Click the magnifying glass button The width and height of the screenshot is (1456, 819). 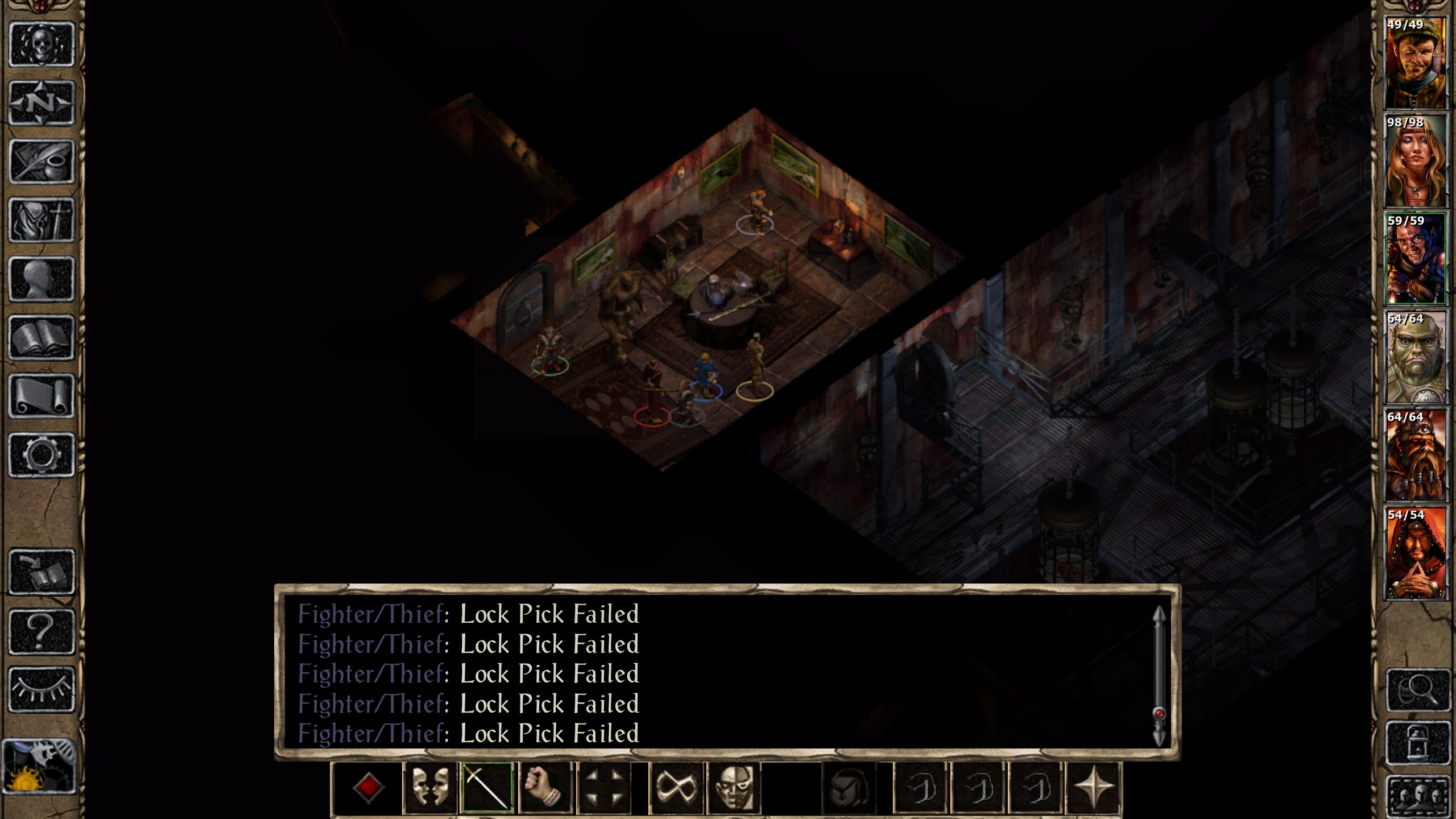point(1418,690)
